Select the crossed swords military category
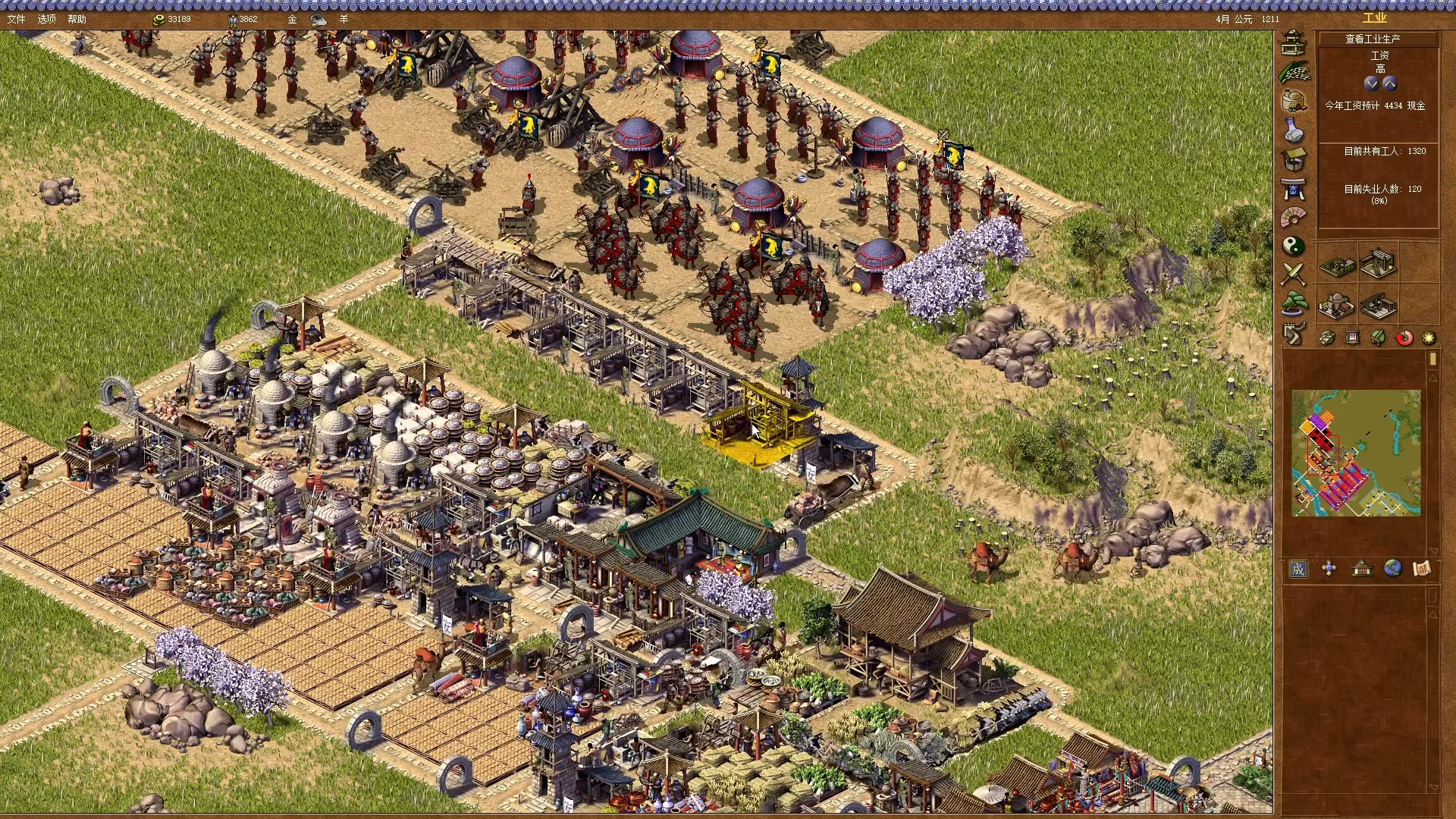The width and height of the screenshot is (1456, 819). [x=1294, y=274]
